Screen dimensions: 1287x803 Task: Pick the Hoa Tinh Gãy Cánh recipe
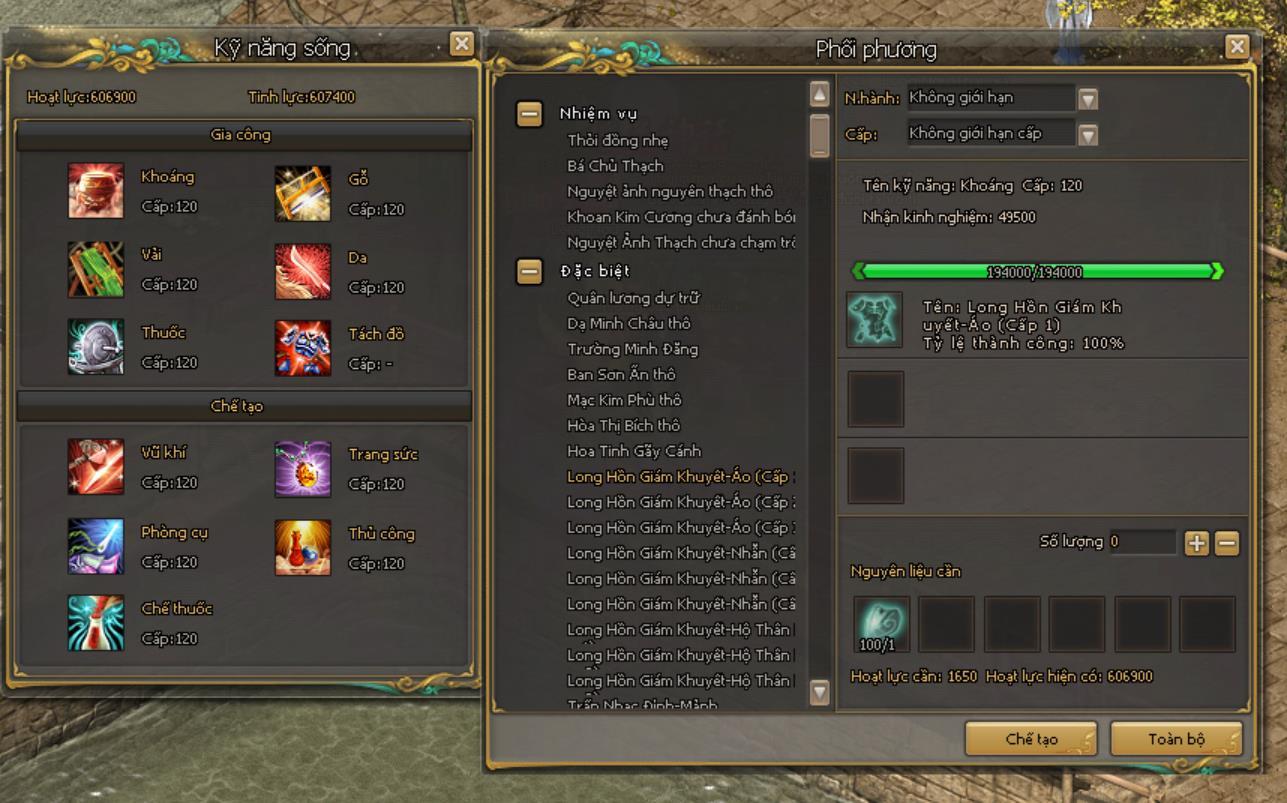[x=634, y=451]
